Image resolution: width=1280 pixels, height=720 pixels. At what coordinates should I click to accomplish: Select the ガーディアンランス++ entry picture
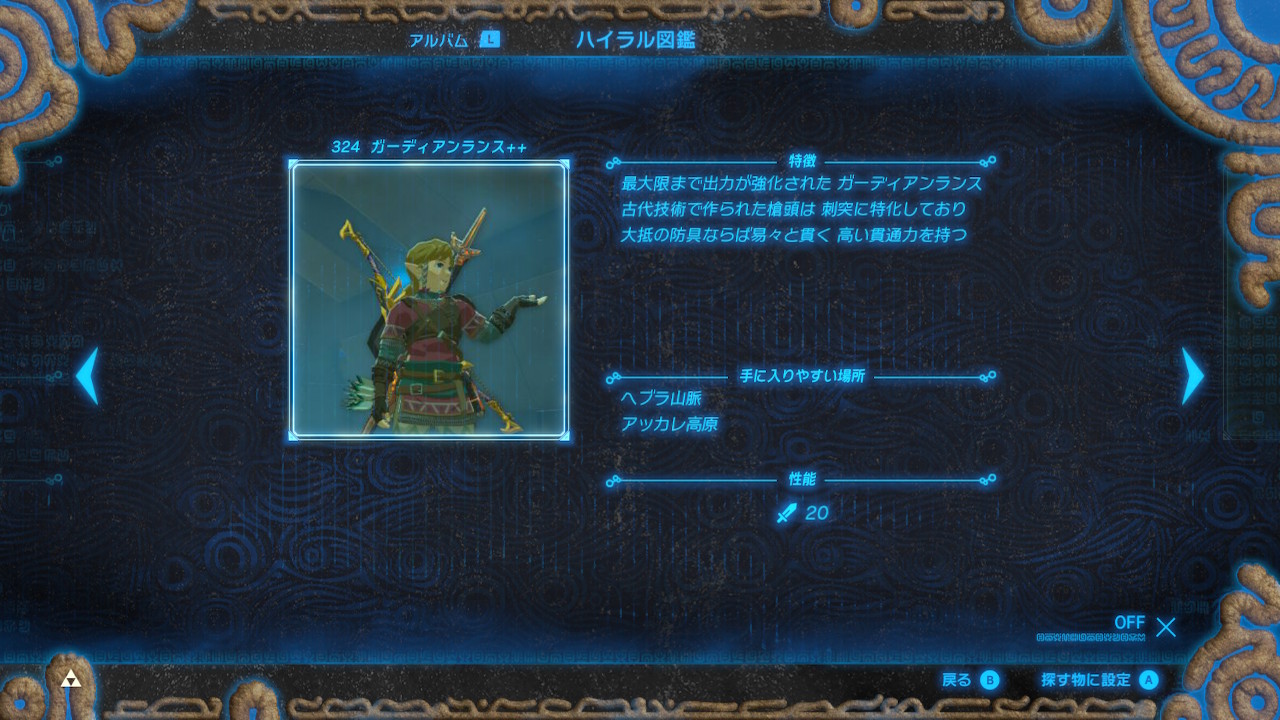click(429, 301)
